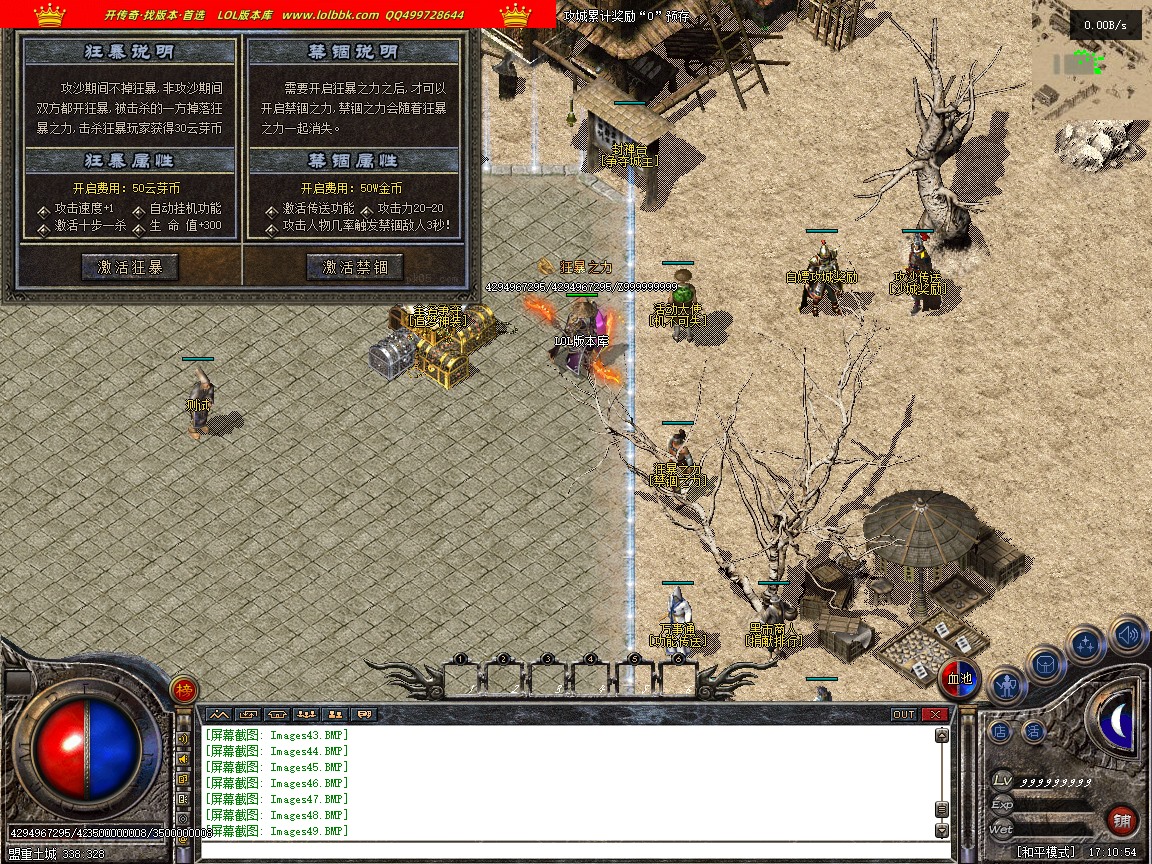This screenshot has height=864, width=1152.
Task: Click the chat text input field
Action: (570, 849)
